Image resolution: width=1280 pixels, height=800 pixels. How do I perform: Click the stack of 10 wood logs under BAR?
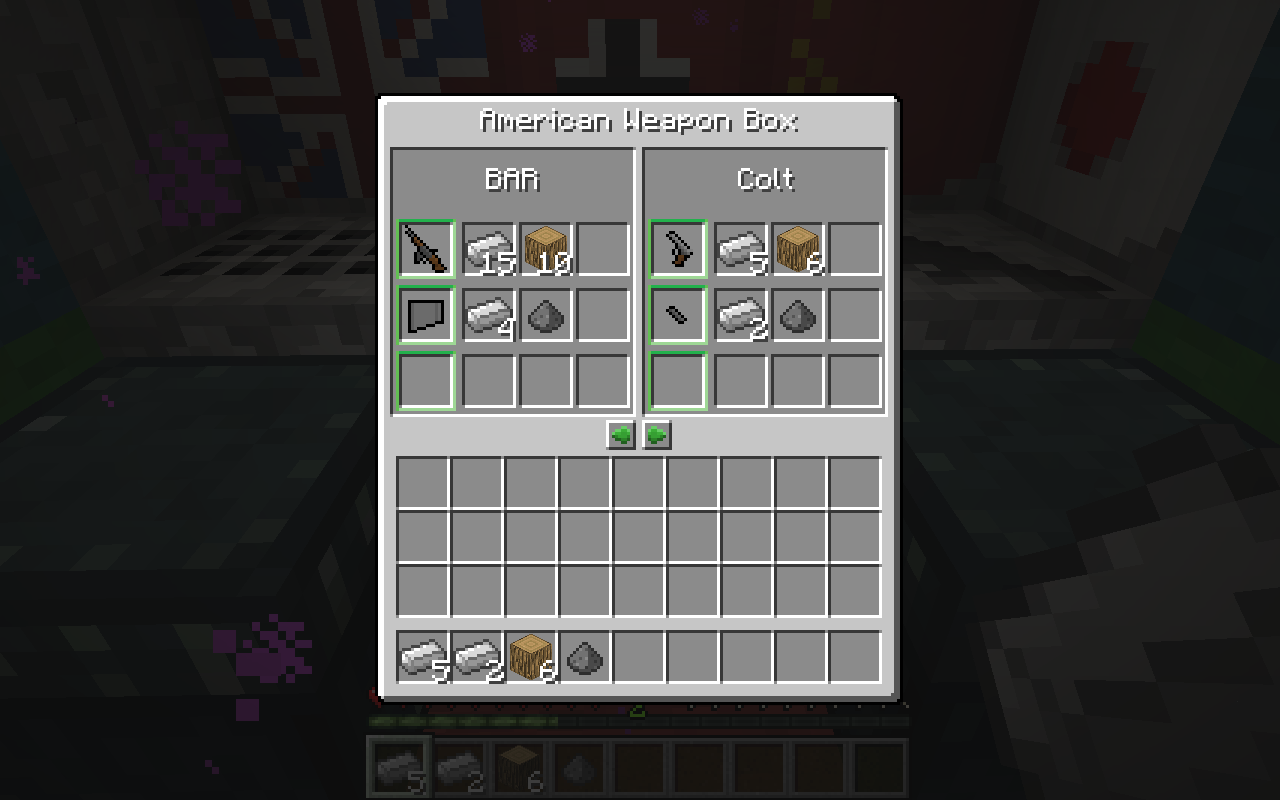click(x=543, y=249)
